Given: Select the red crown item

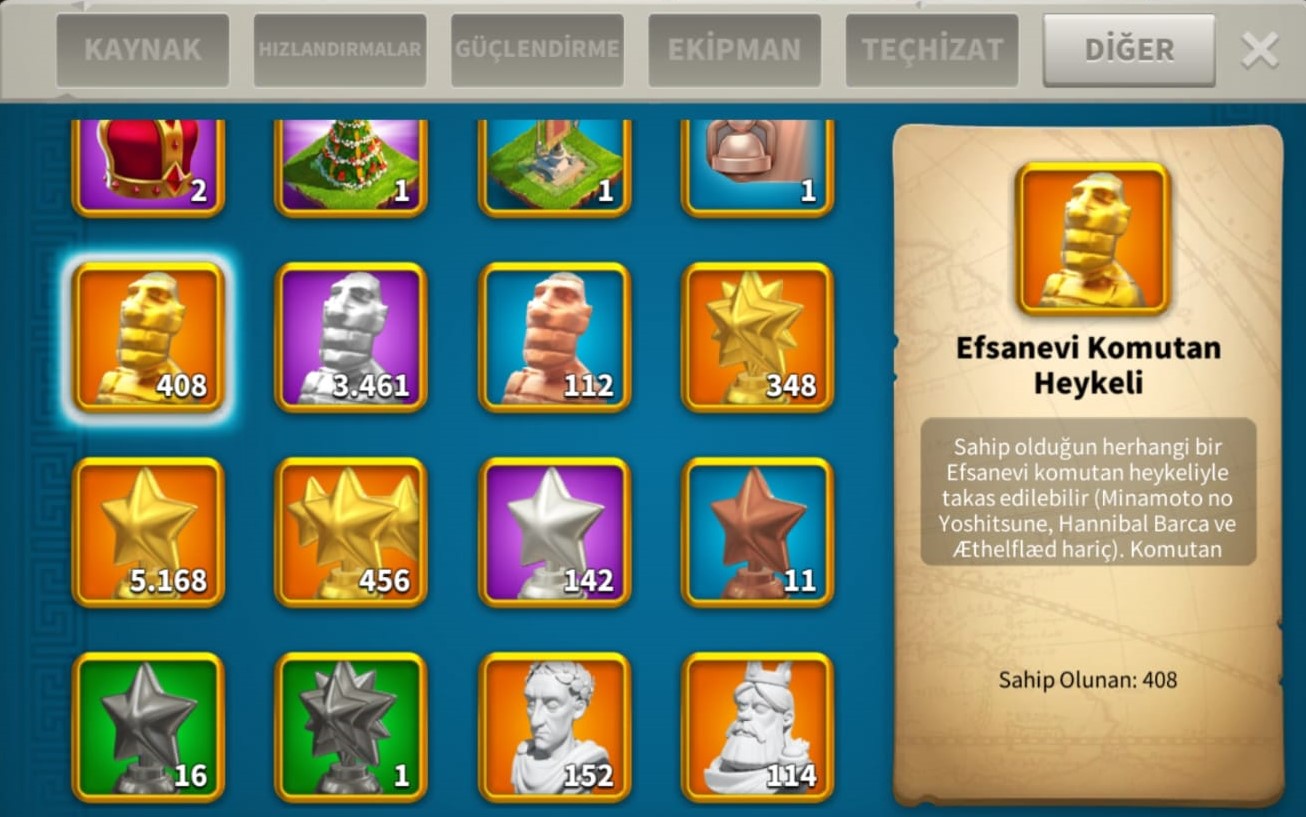Looking at the screenshot, I should 148,165.
